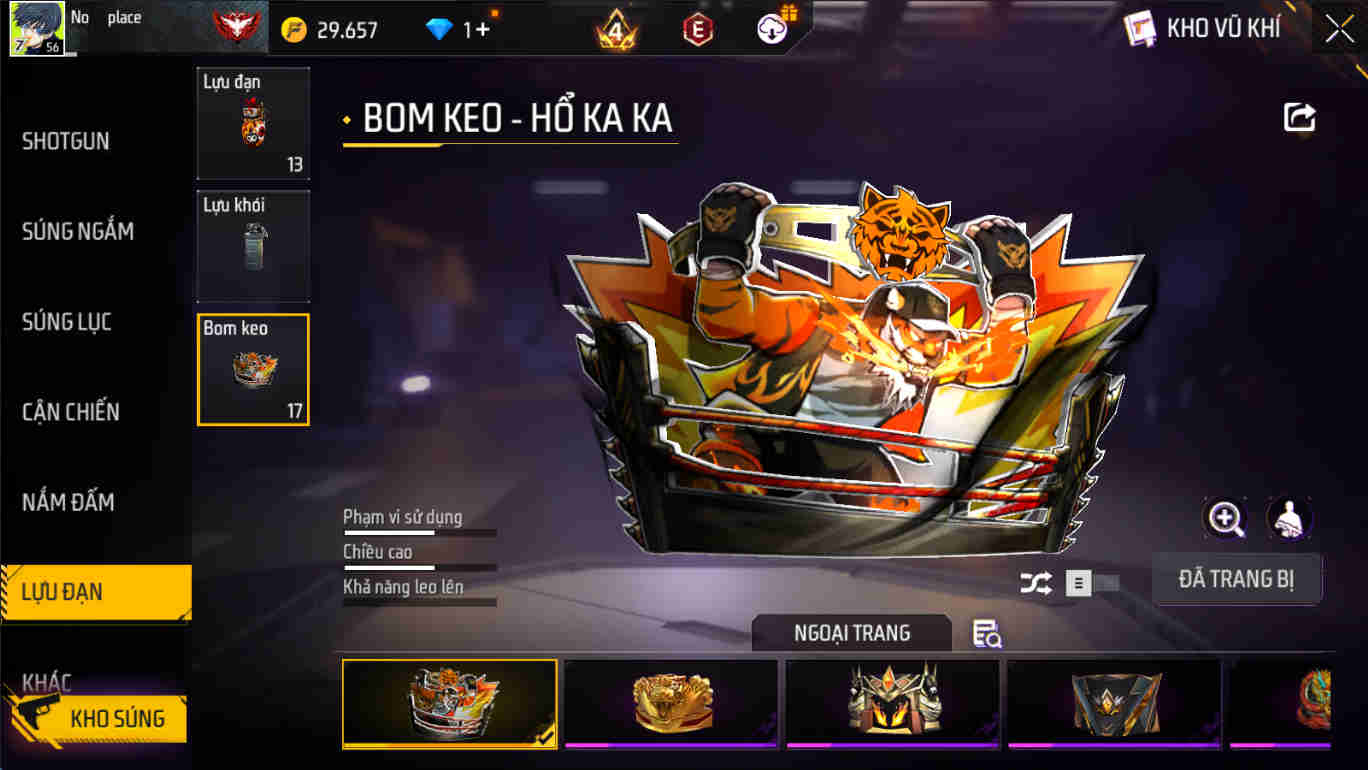
Task: Open the Cận Chiến weapon category
Action: click(x=72, y=411)
